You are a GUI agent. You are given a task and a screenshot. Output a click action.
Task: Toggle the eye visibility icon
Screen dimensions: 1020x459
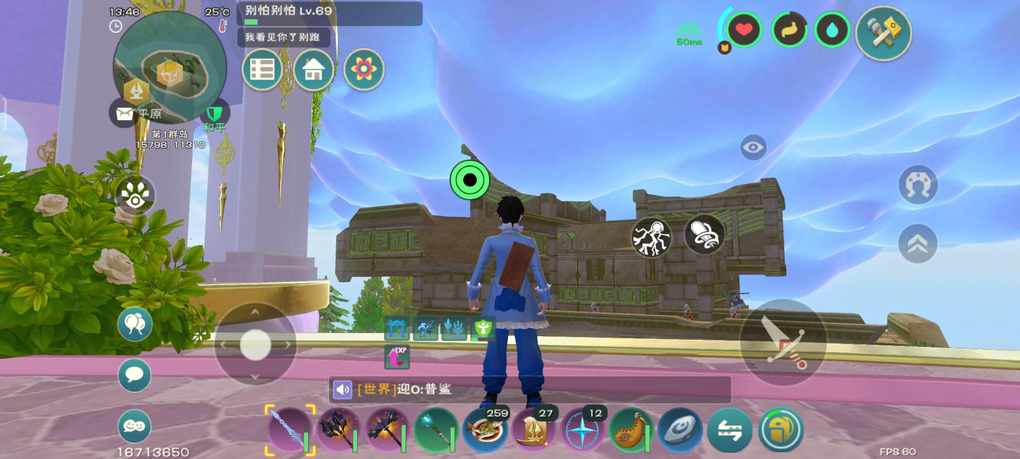(753, 147)
